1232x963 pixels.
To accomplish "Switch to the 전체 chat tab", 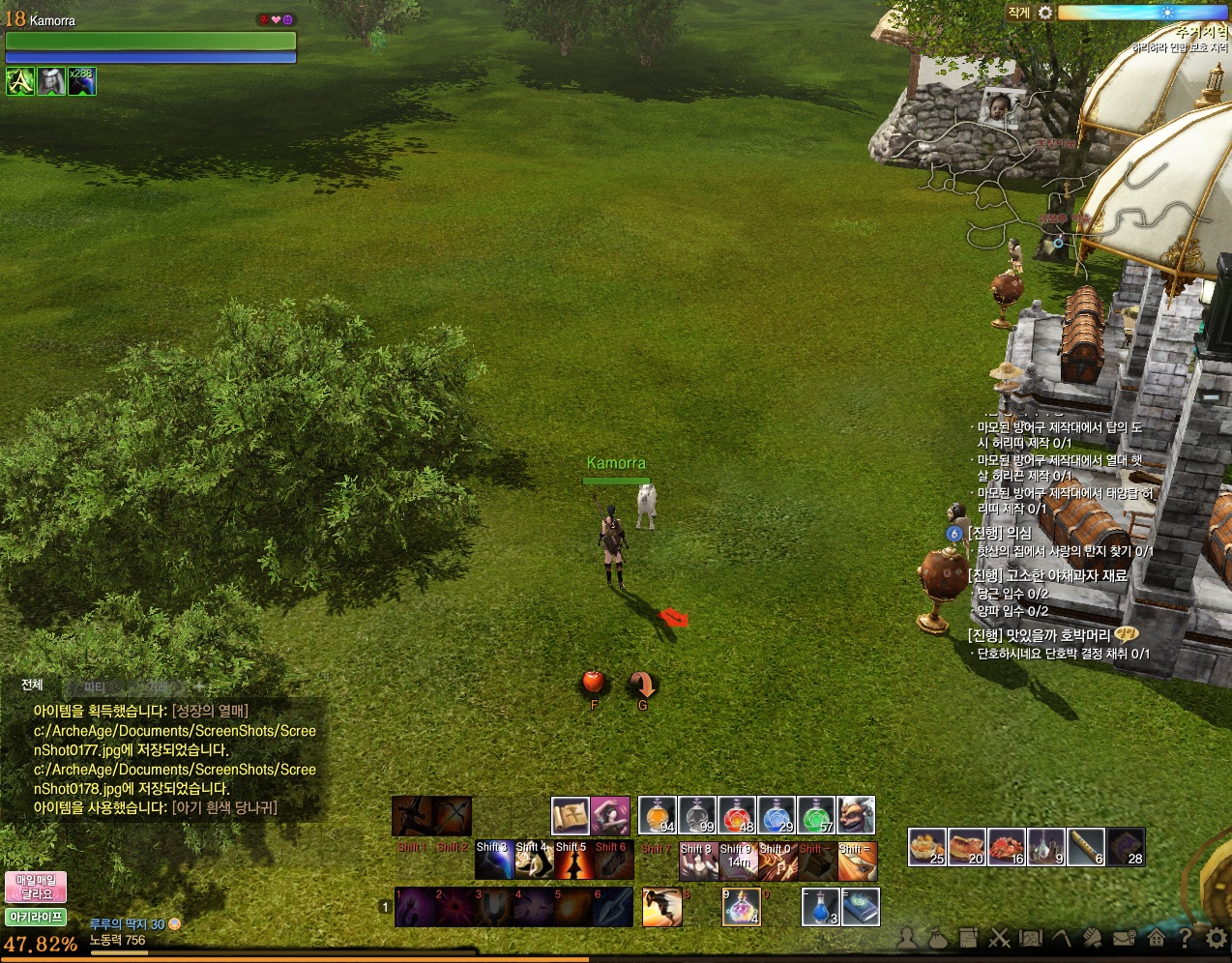I will pyautogui.click(x=32, y=685).
